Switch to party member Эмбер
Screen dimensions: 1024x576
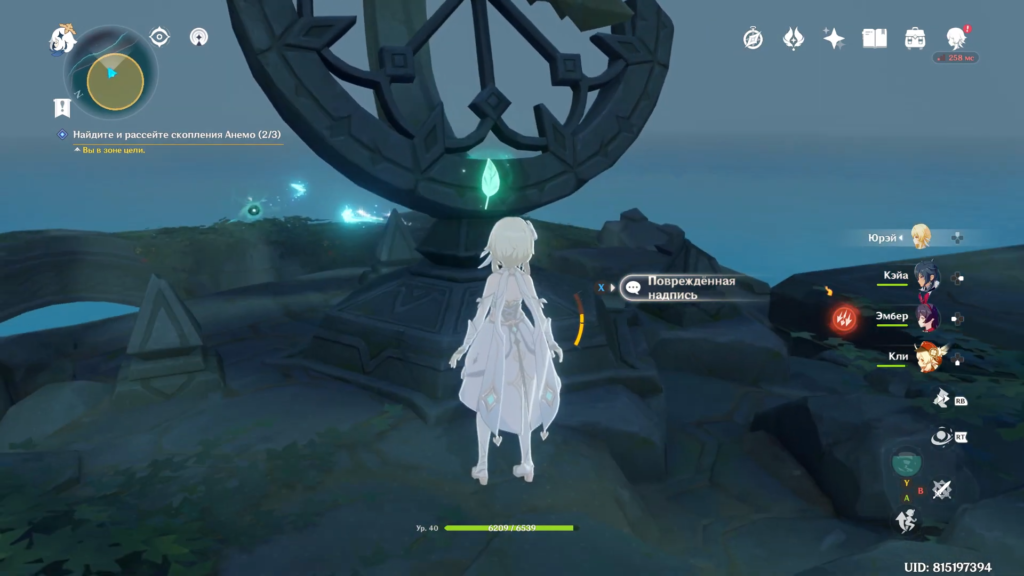[x=925, y=318]
